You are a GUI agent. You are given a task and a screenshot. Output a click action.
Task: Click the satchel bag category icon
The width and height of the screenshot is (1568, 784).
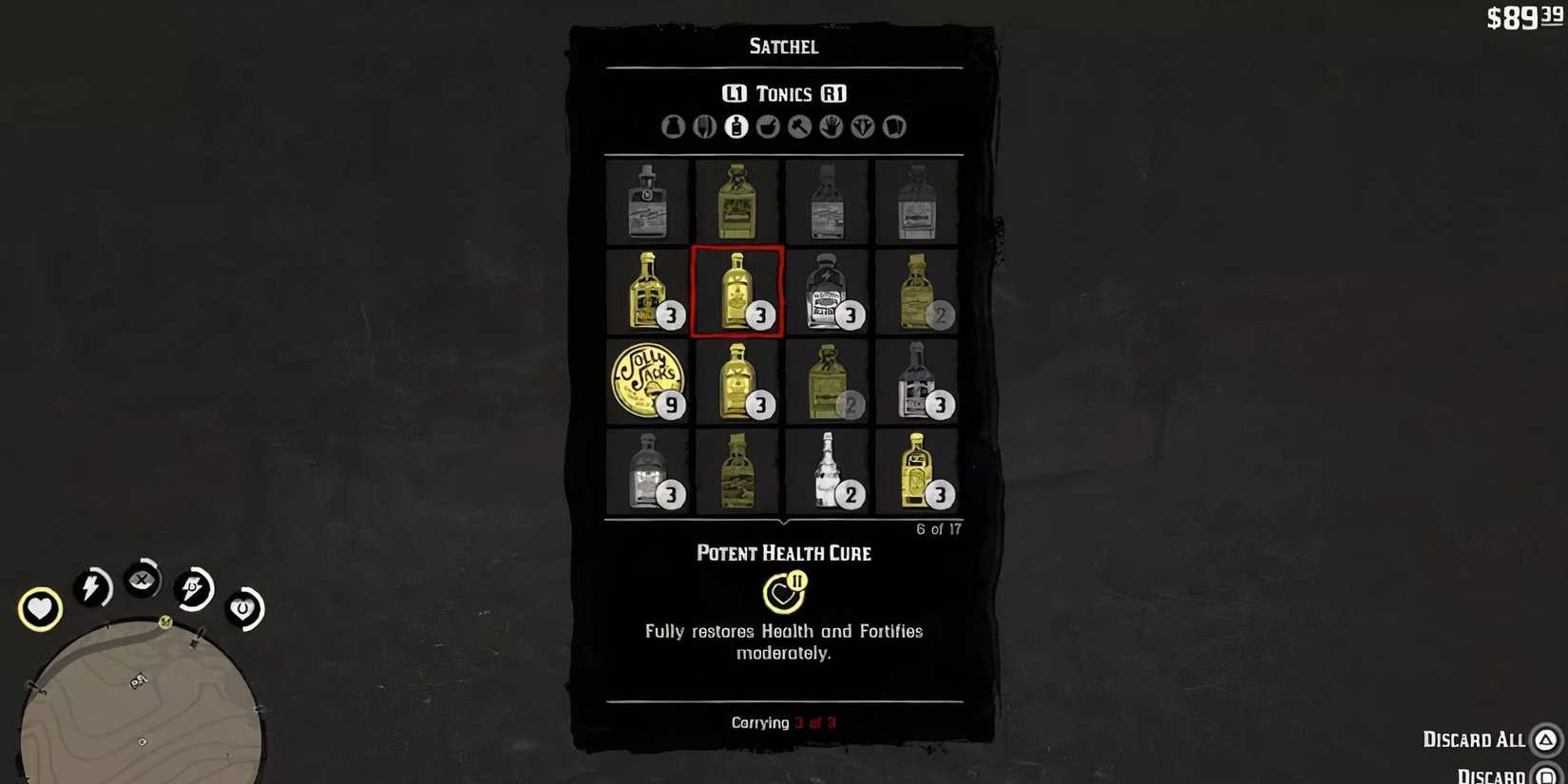click(x=673, y=125)
